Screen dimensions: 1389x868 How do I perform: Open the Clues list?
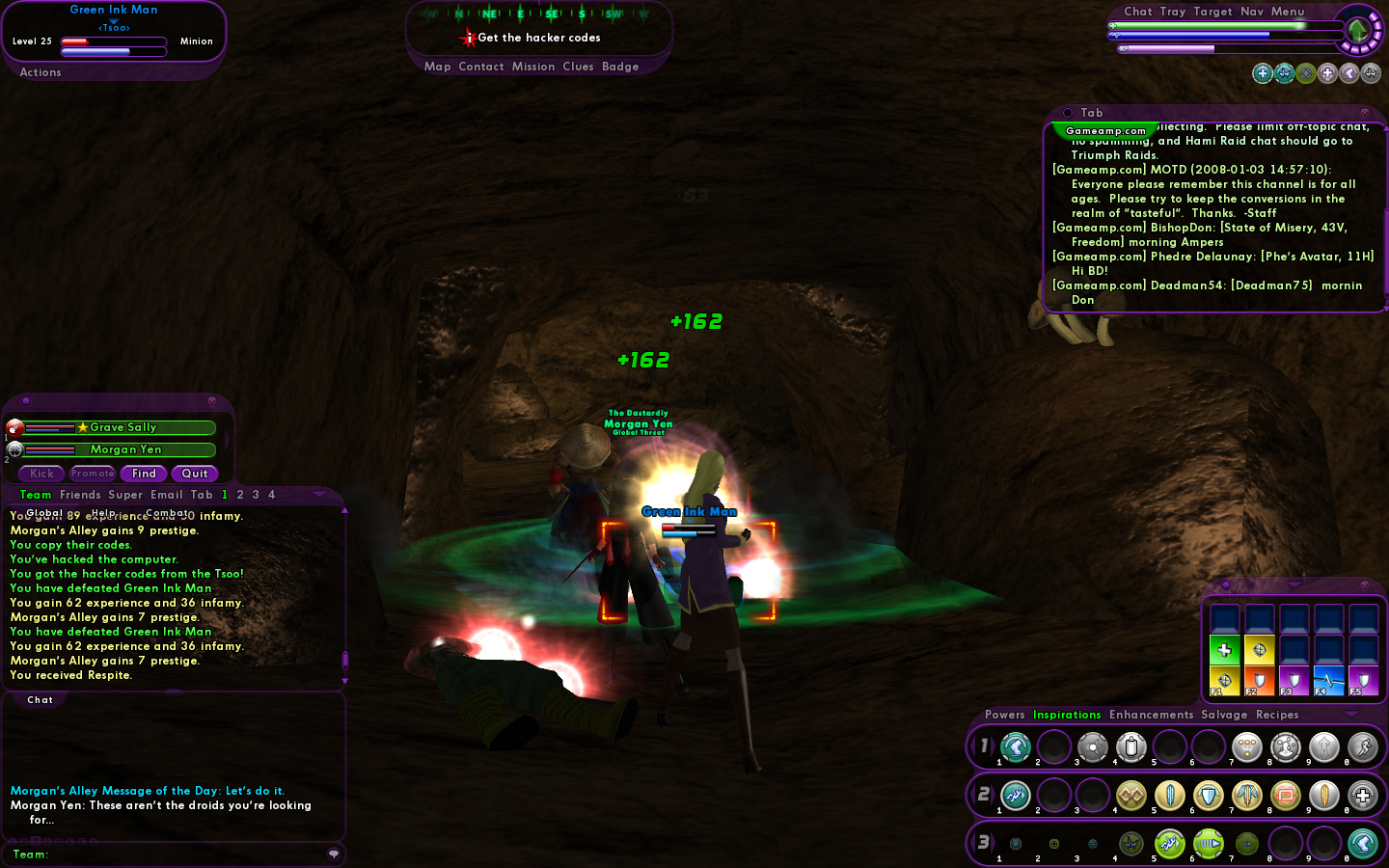coord(578,67)
